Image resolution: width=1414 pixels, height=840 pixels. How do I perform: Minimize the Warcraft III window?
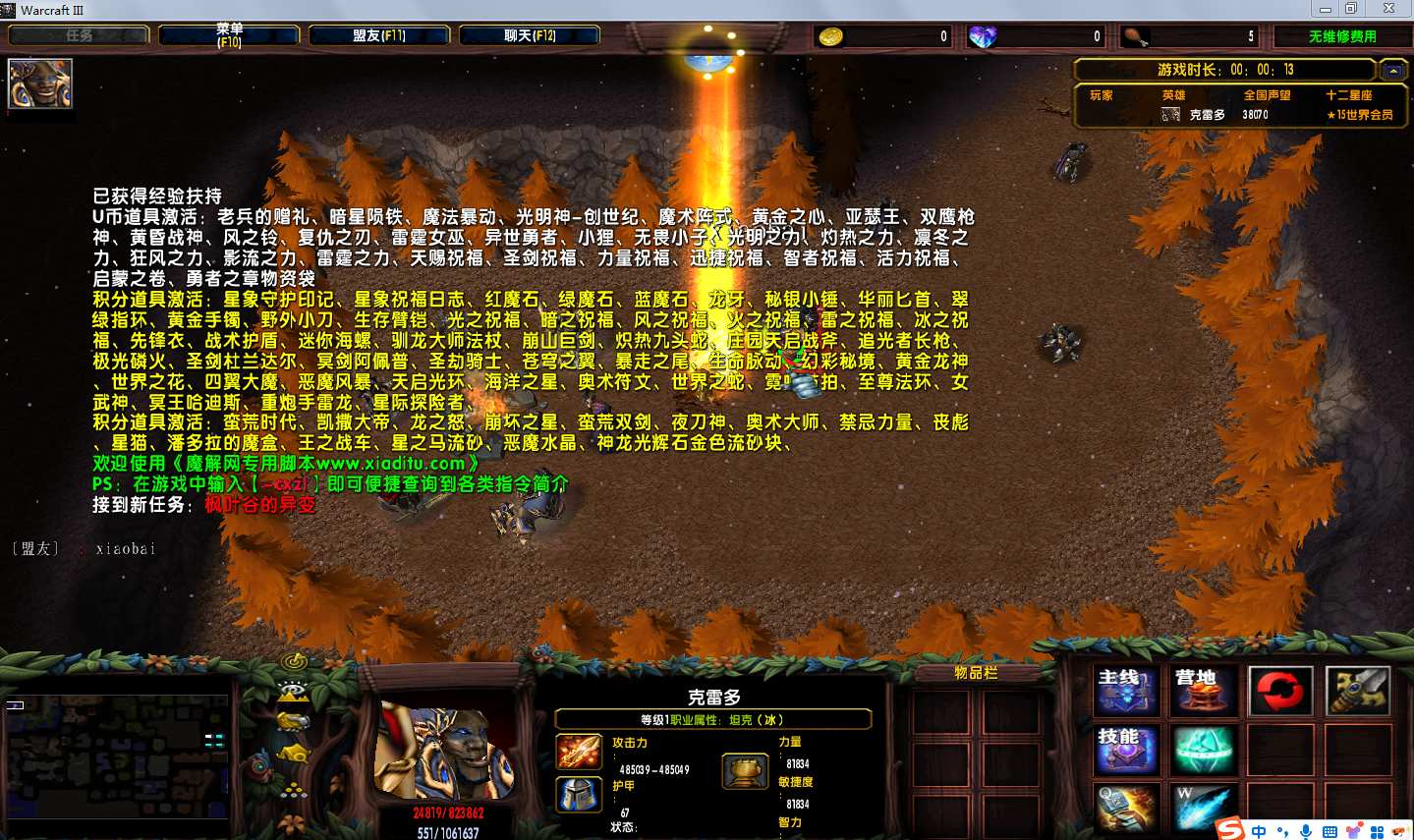pos(1326,9)
